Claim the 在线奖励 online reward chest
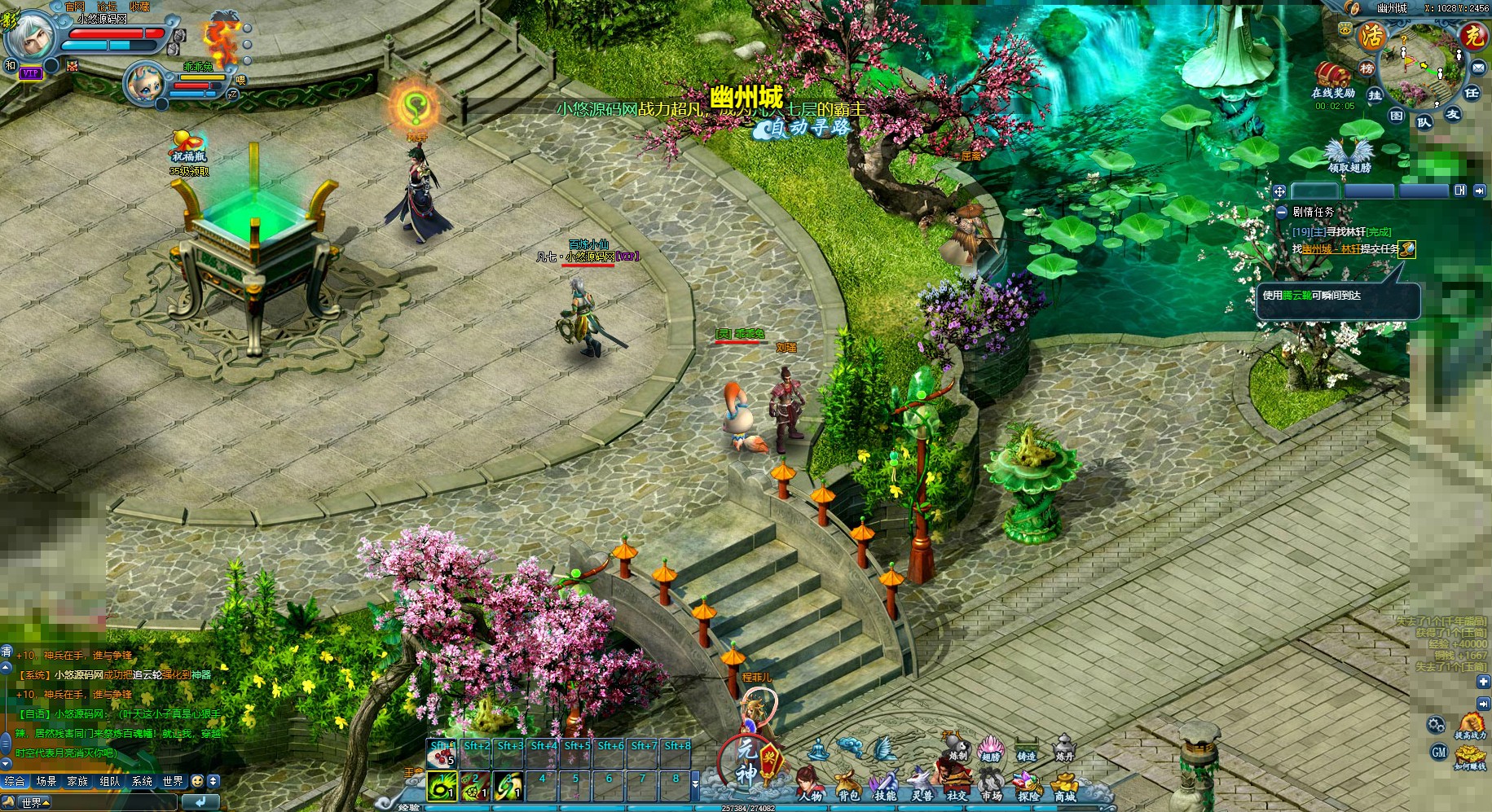Screen dimensions: 1492x812 click(1332, 76)
